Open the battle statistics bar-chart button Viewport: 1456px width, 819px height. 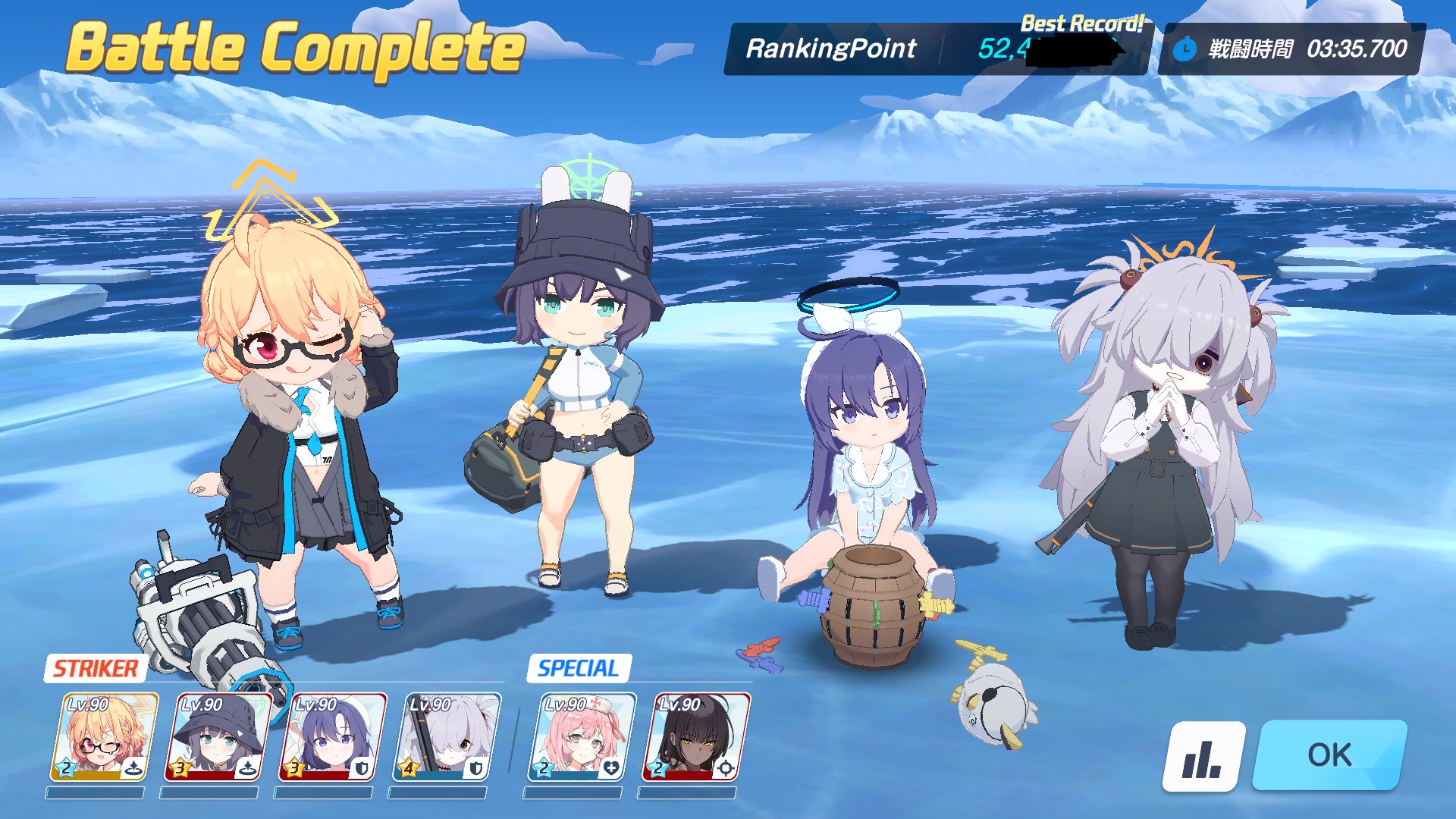click(1203, 757)
